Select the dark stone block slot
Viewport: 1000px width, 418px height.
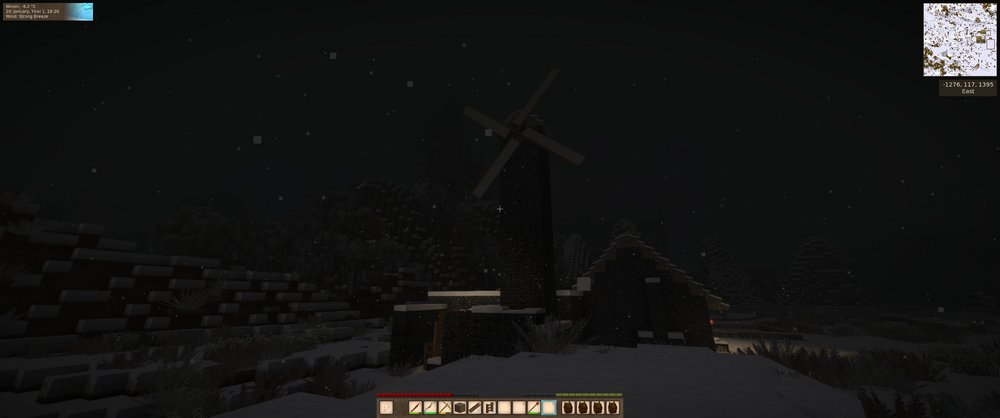coord(460,407)
